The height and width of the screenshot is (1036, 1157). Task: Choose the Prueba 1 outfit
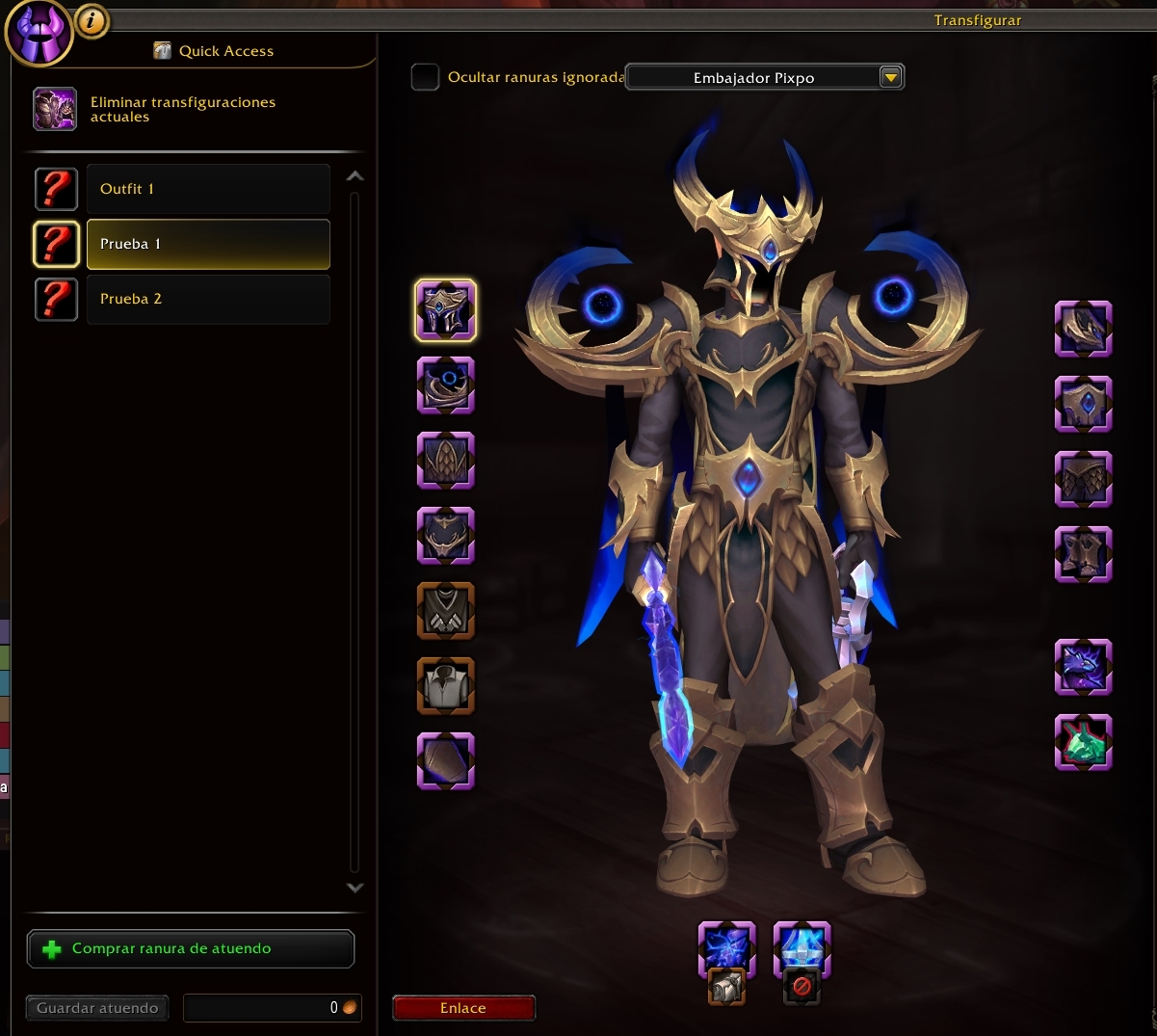click(208, 244)
